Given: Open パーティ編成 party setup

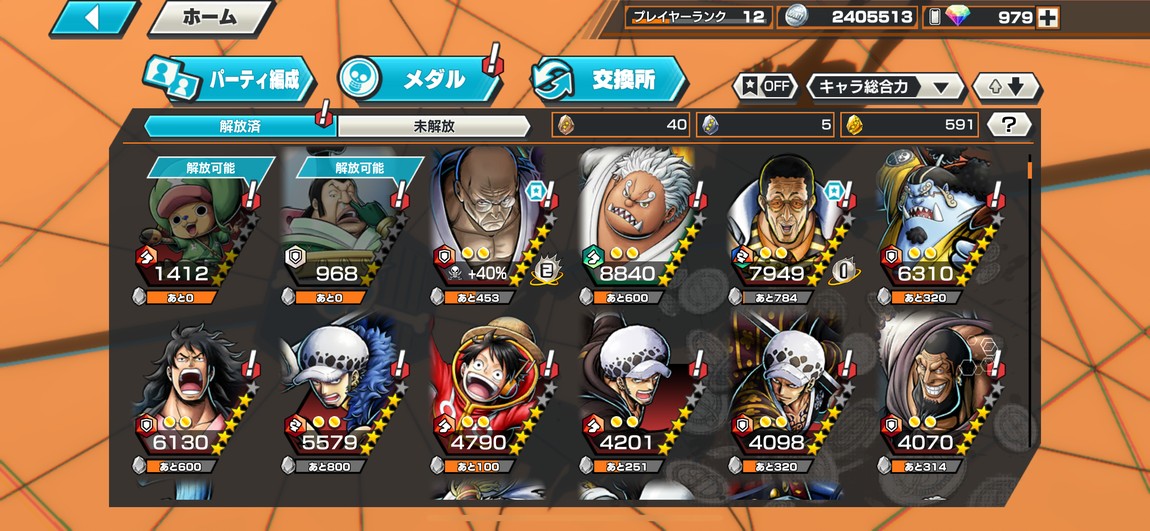Looking at the screenshot, I should coord(230,81).
